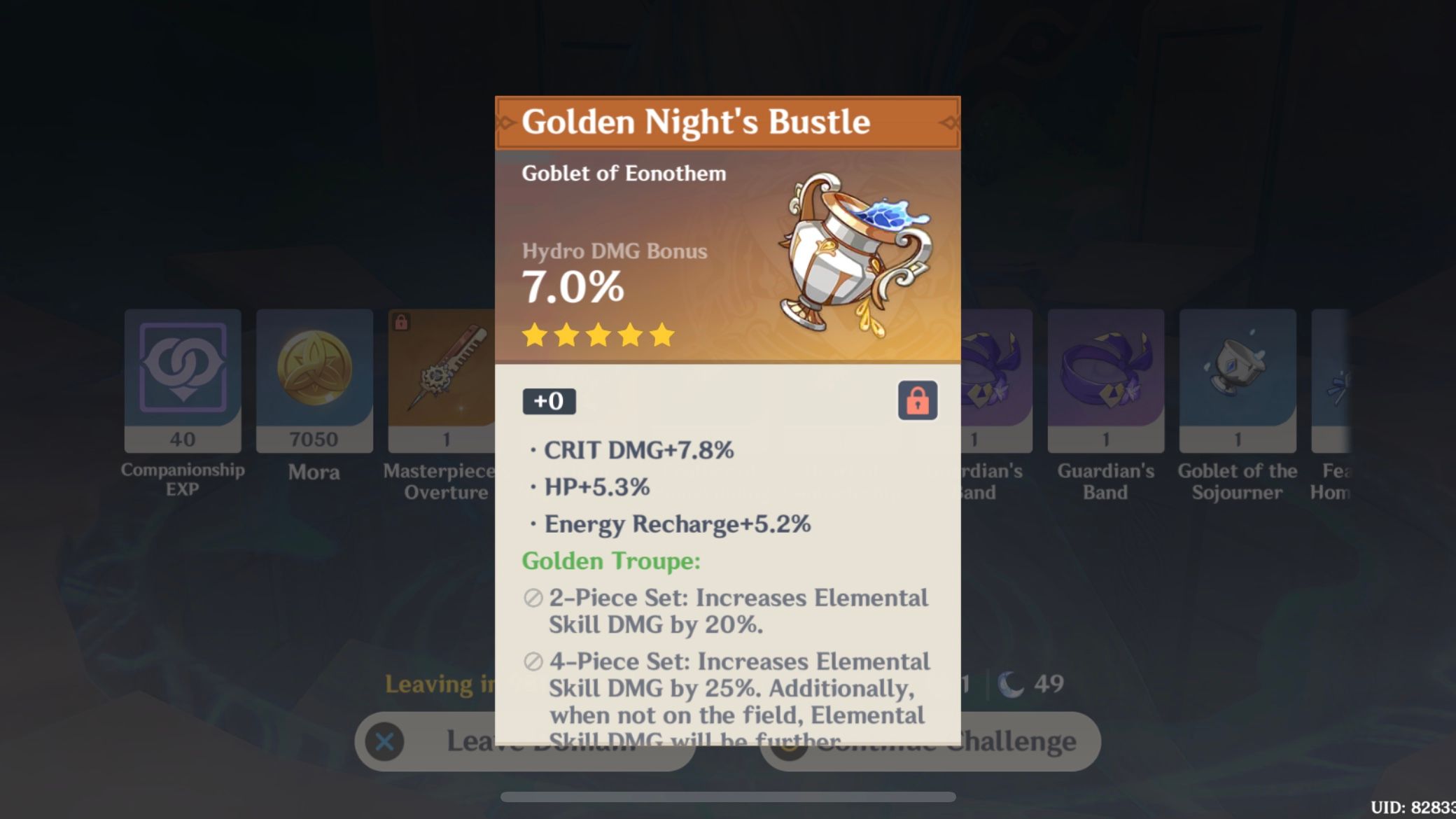
Task: Toggle the artifact lock button
Action: click(x=918, y=401)
